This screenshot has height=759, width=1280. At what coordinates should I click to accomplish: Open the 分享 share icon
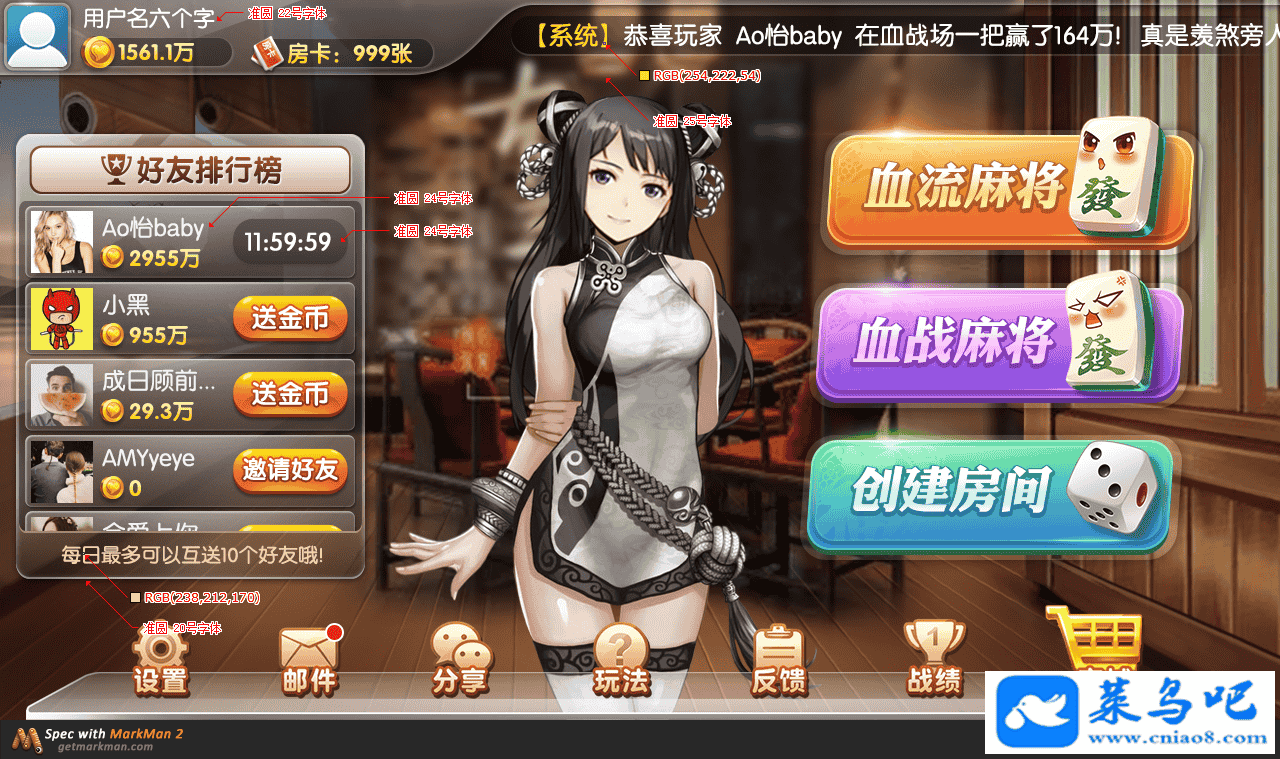click(460, 661)
